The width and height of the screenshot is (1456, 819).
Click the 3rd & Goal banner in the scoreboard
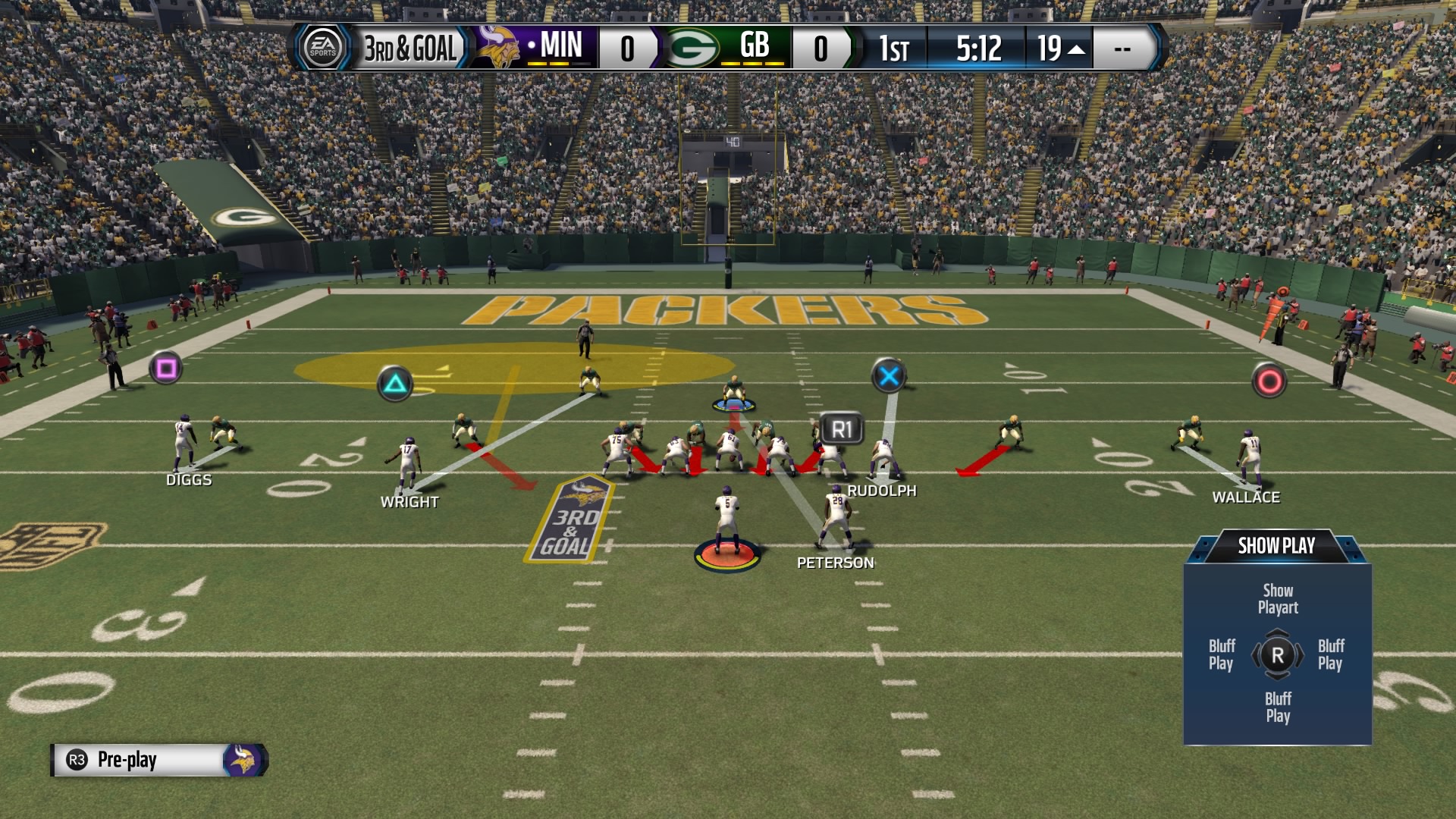pos(409,49)
